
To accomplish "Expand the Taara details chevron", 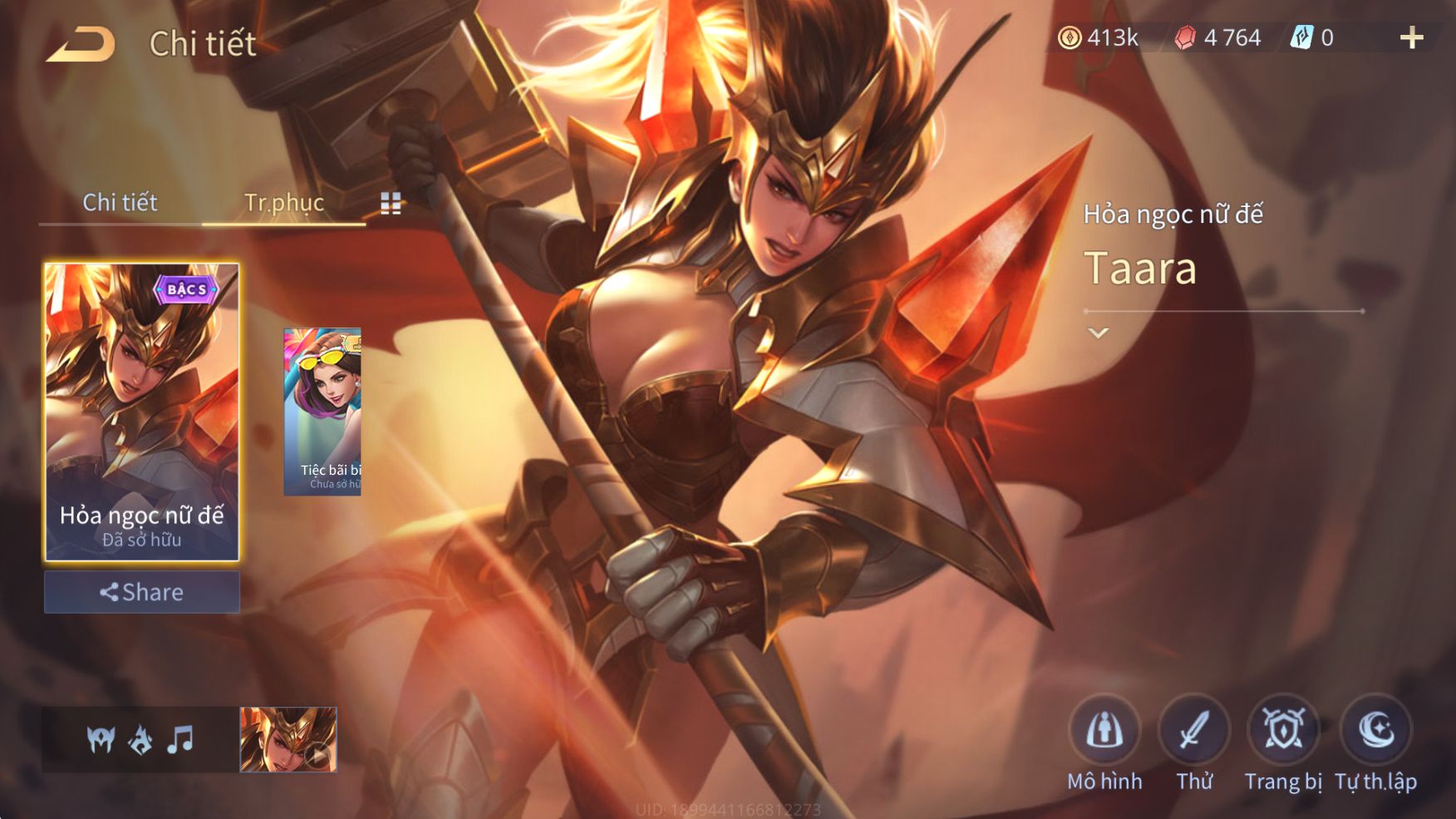I will (1099, 333).
